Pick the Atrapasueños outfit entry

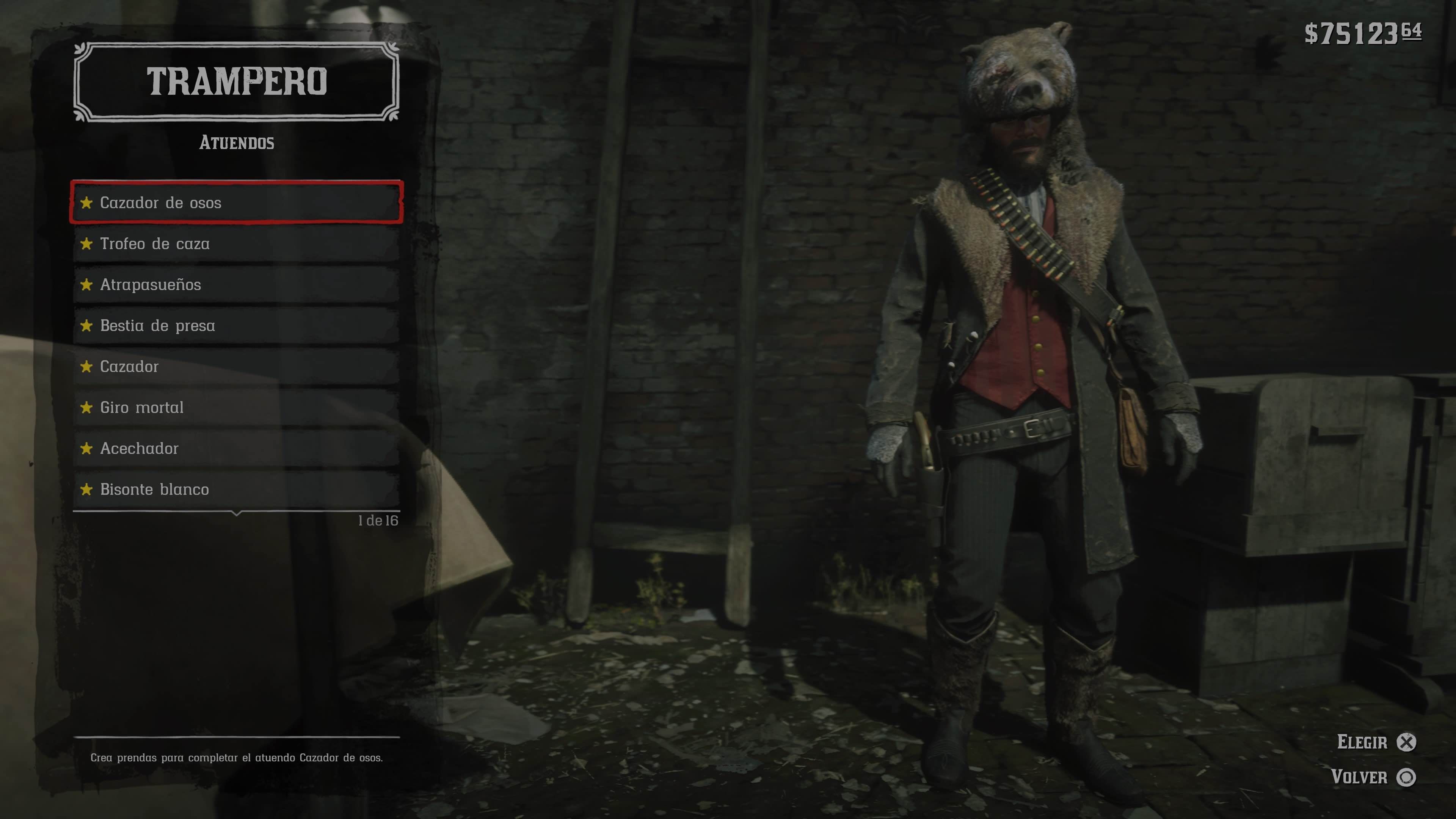point(236,284)
